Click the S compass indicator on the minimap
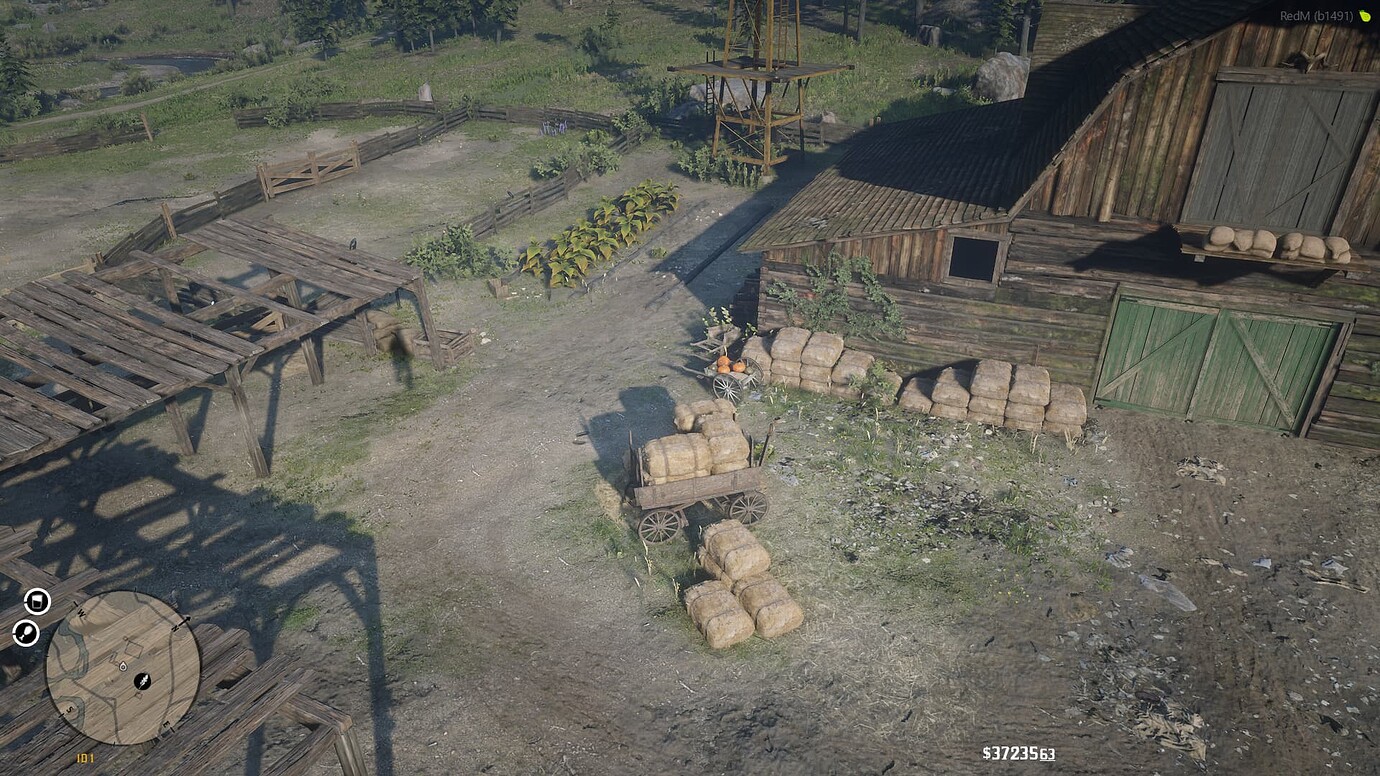The height and width of the screenshot is (776, 1380). 70,710
